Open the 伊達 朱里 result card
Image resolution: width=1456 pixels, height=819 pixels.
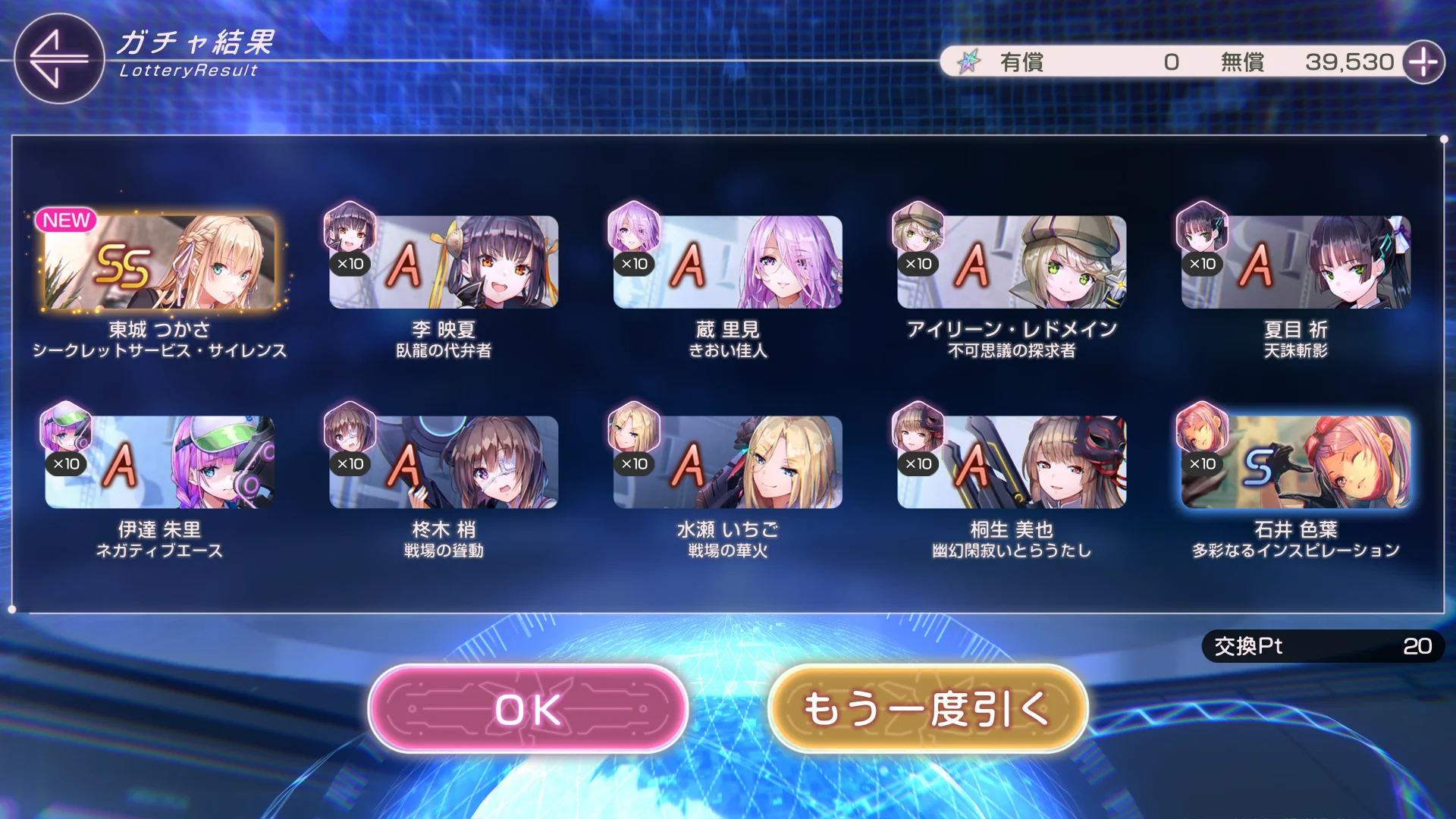coord(159,462)
